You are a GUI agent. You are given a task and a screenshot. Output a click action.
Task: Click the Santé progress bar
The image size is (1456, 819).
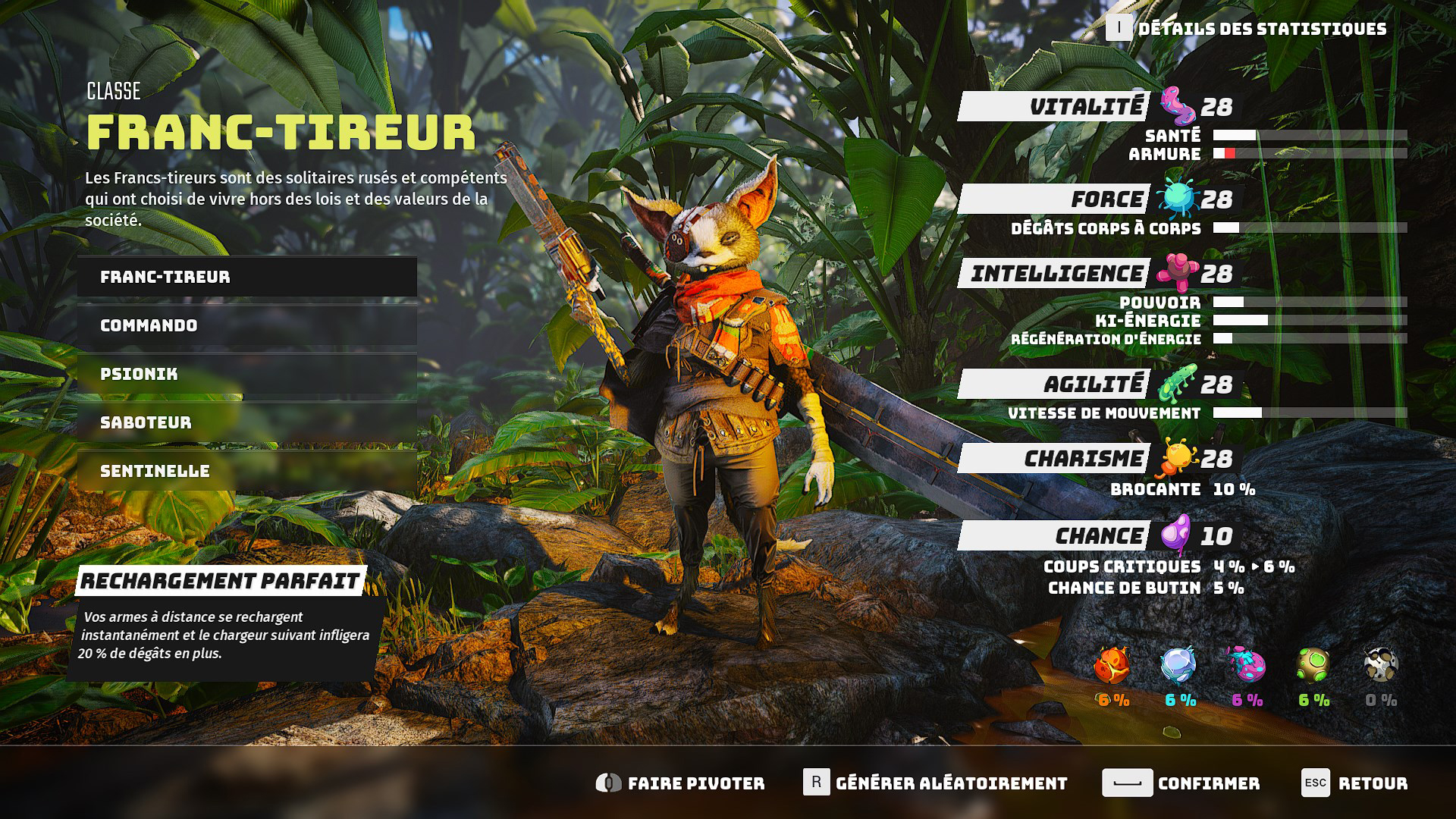pos(1312,136)
